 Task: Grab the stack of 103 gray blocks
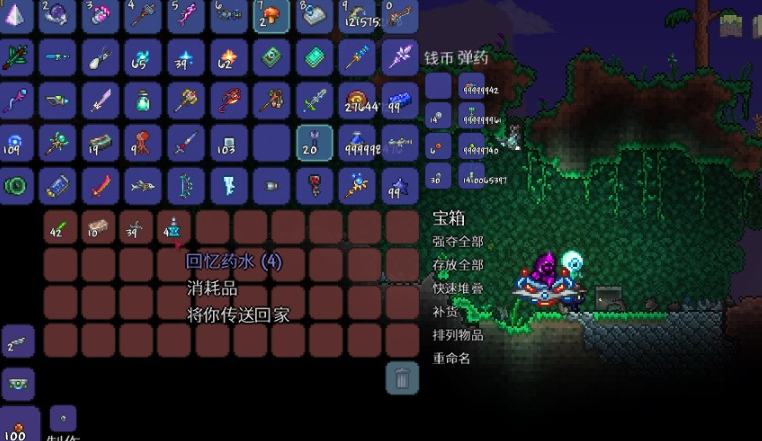229,143
